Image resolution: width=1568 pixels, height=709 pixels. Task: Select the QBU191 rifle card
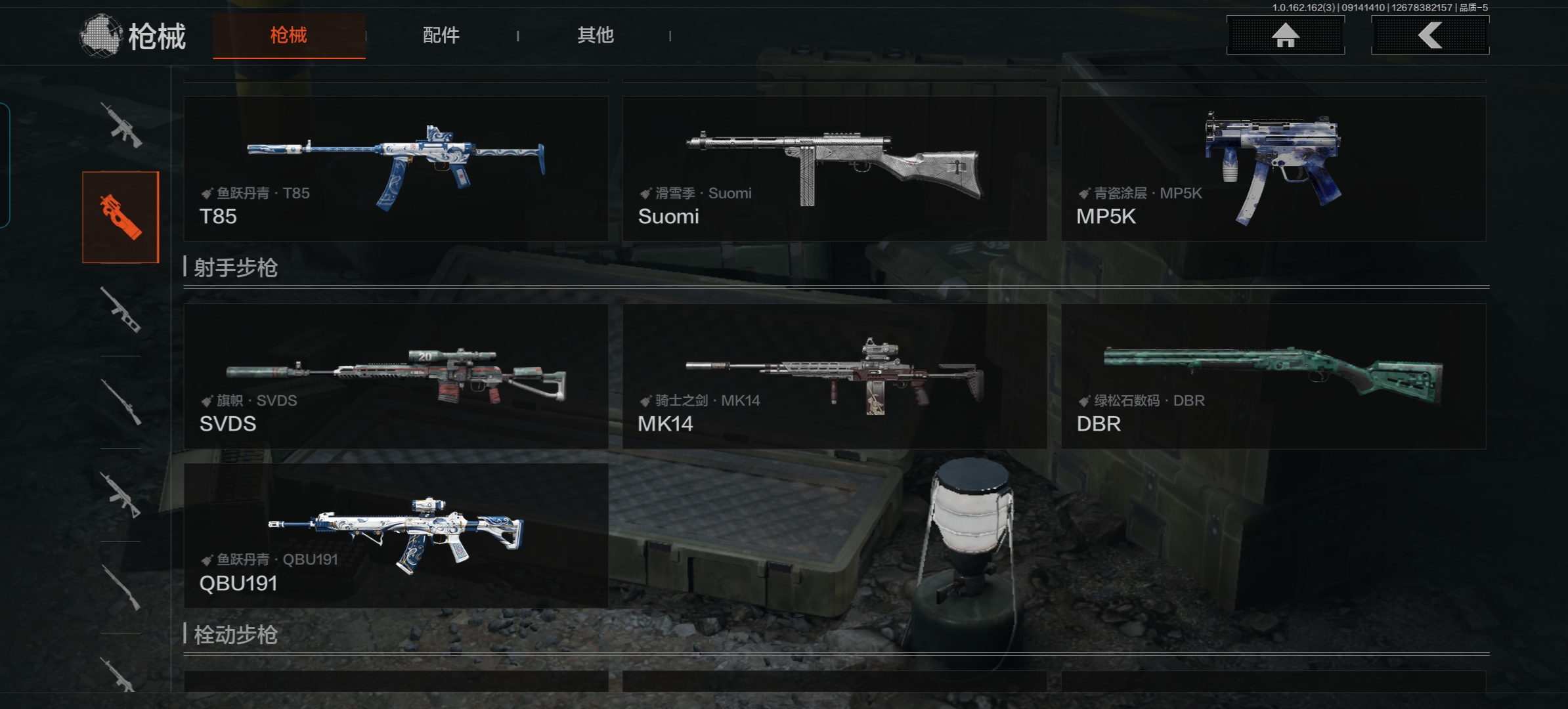(396, 536)
